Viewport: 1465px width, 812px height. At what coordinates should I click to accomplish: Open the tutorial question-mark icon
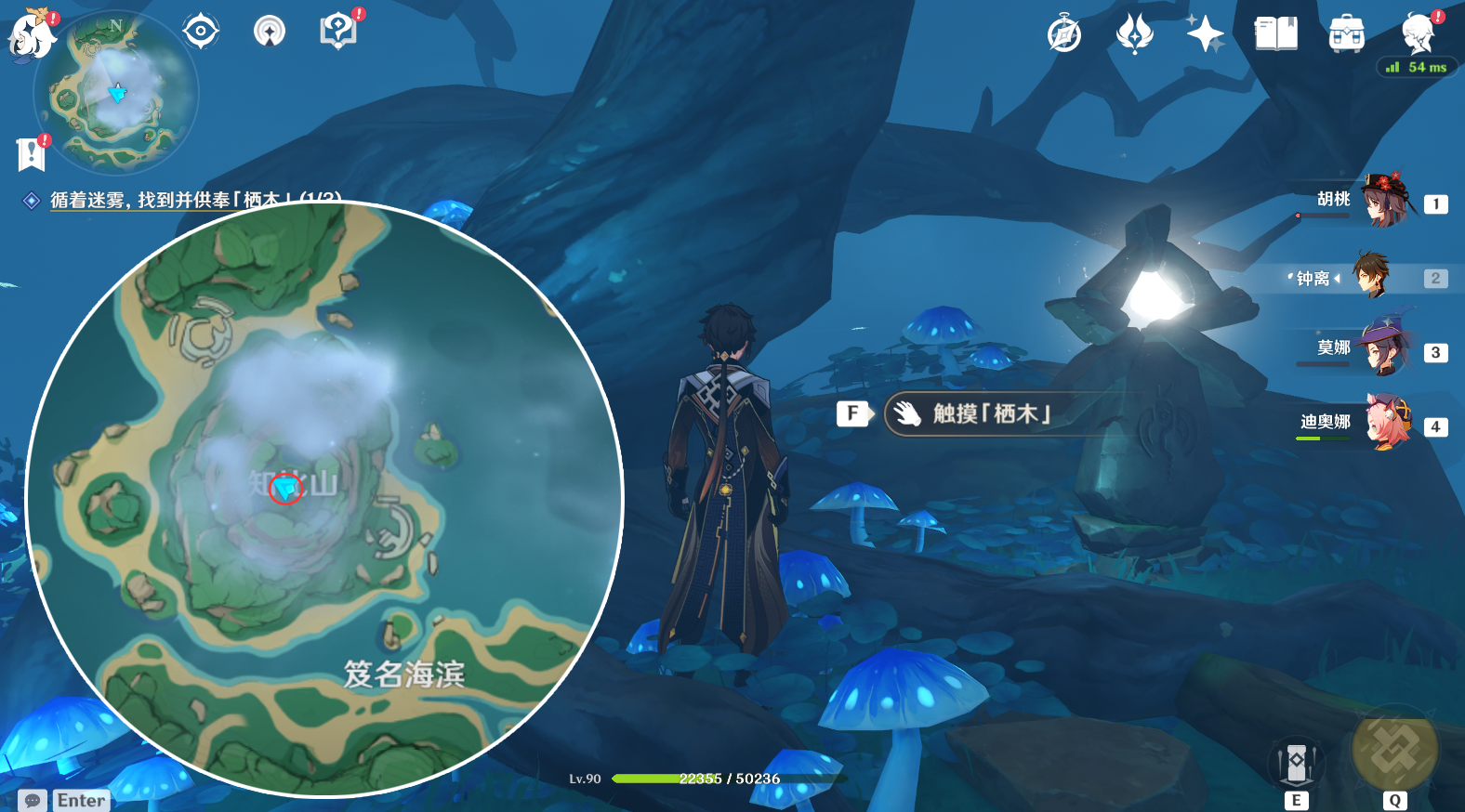[338, 32]
